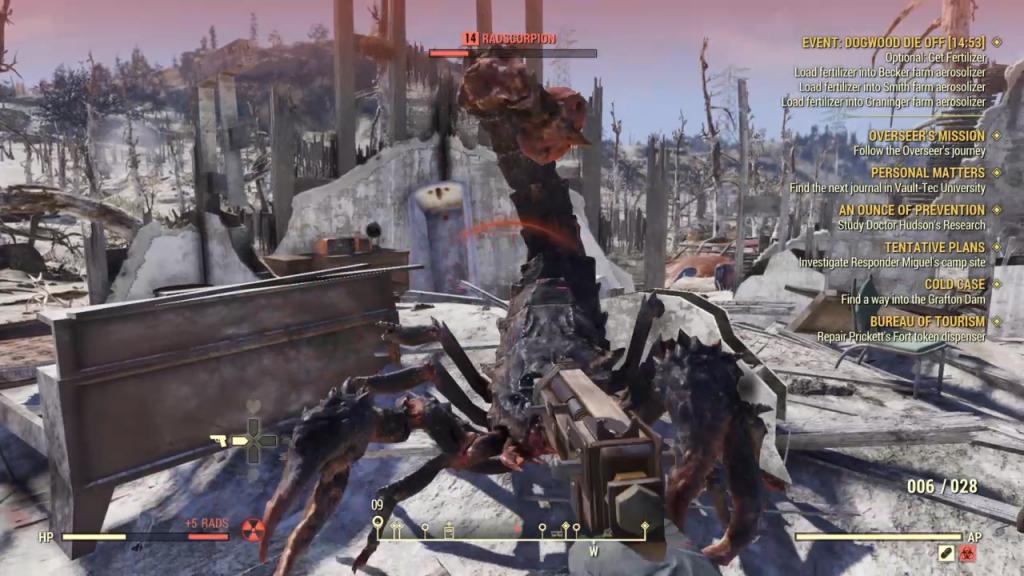Click the pill chem status icon
This screenshot has width=1024, height=576.
pyautogui.click(x=946, y=552)
